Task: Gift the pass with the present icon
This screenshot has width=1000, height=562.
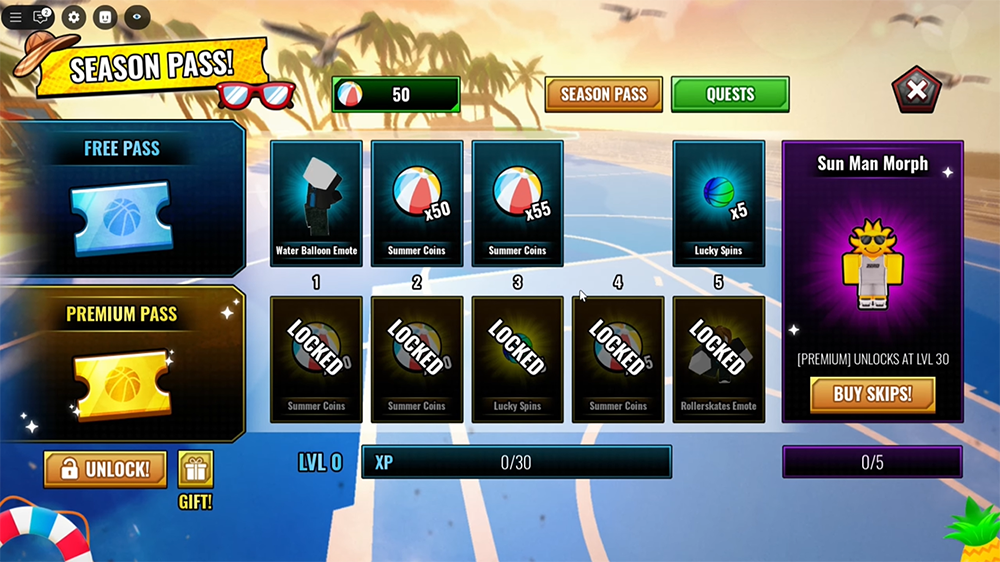Action: tap(195, 470)
